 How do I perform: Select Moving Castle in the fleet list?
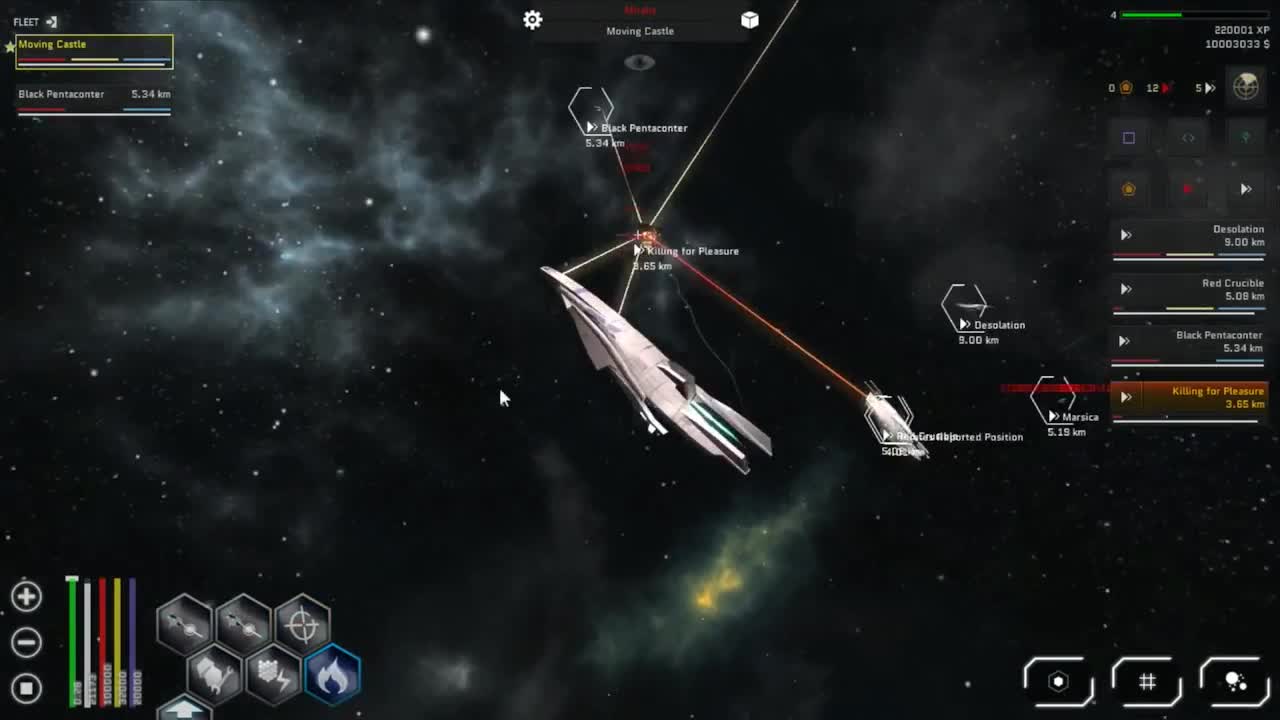pos(94,51)
